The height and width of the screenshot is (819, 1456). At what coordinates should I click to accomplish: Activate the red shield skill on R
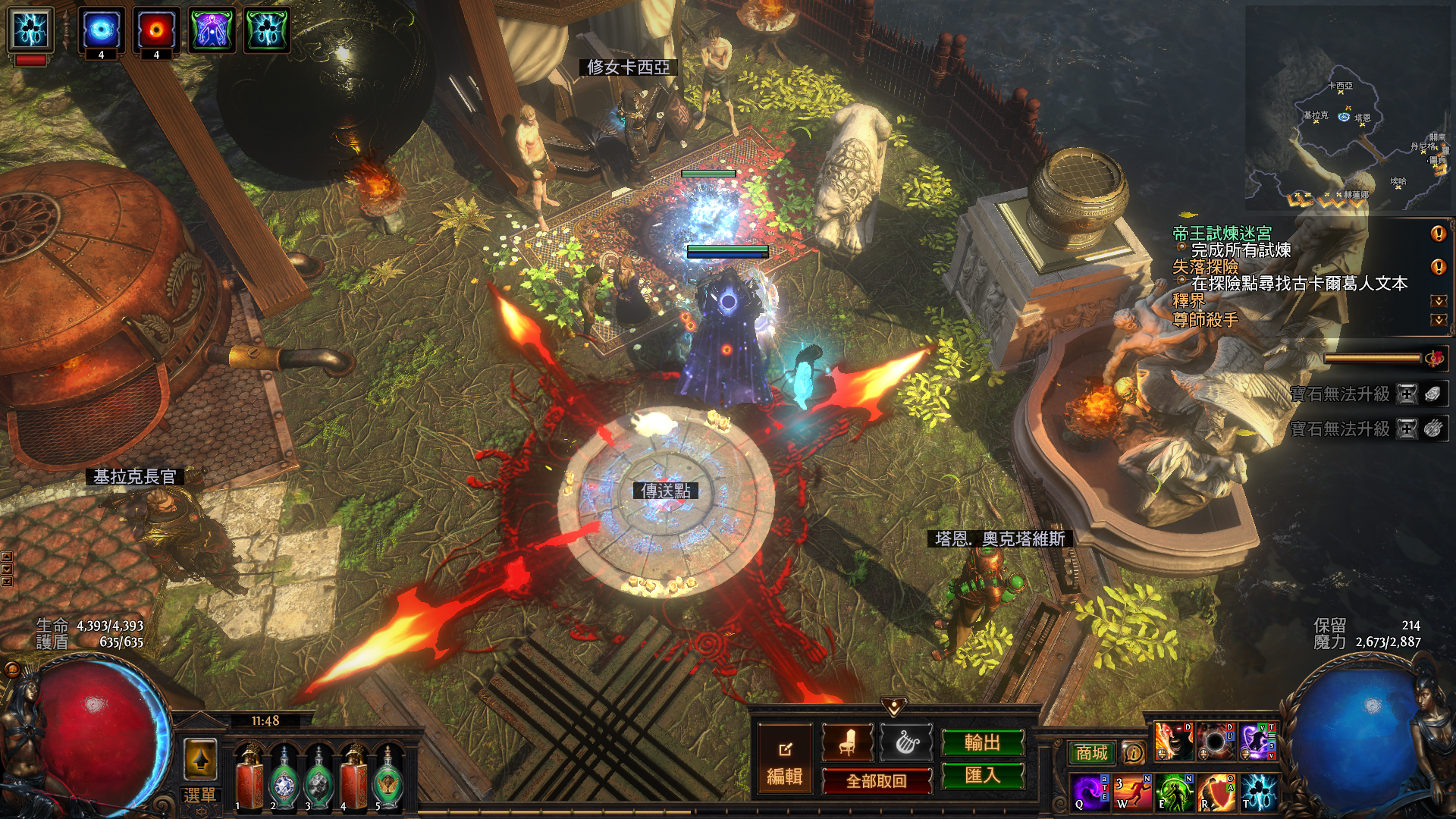1216,792
